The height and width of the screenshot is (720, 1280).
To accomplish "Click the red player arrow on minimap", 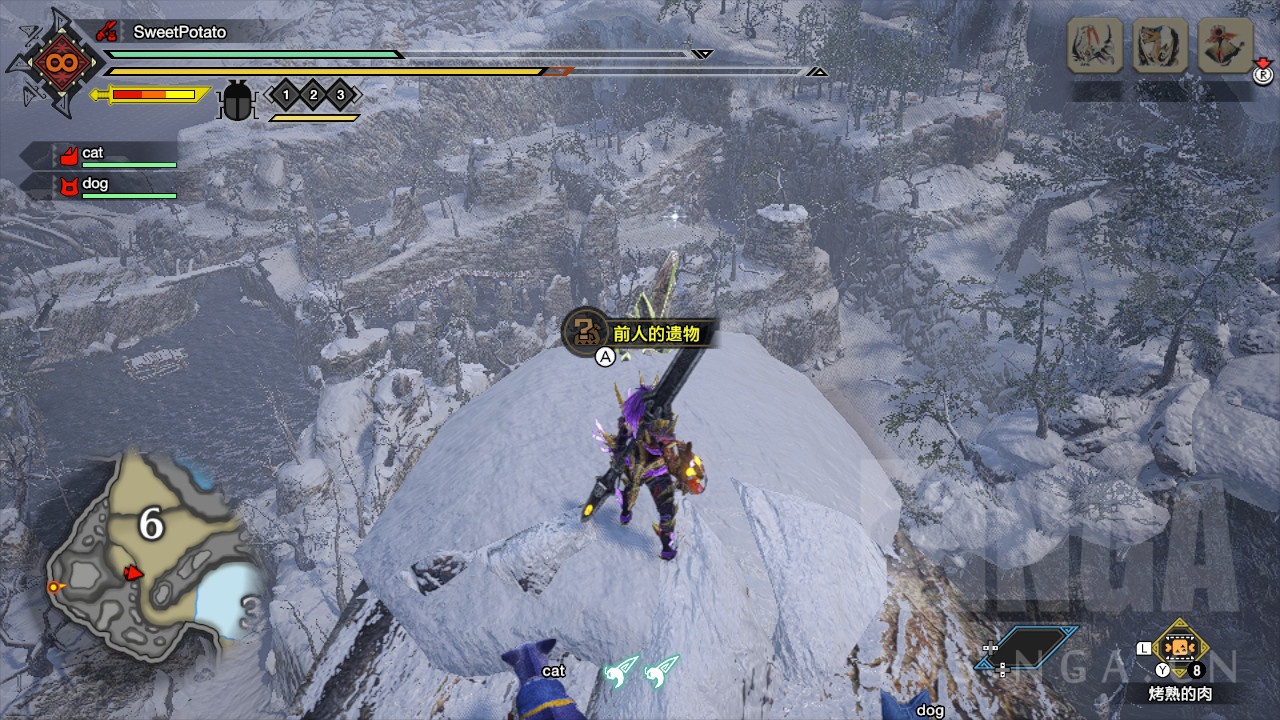I will point(132,573).
